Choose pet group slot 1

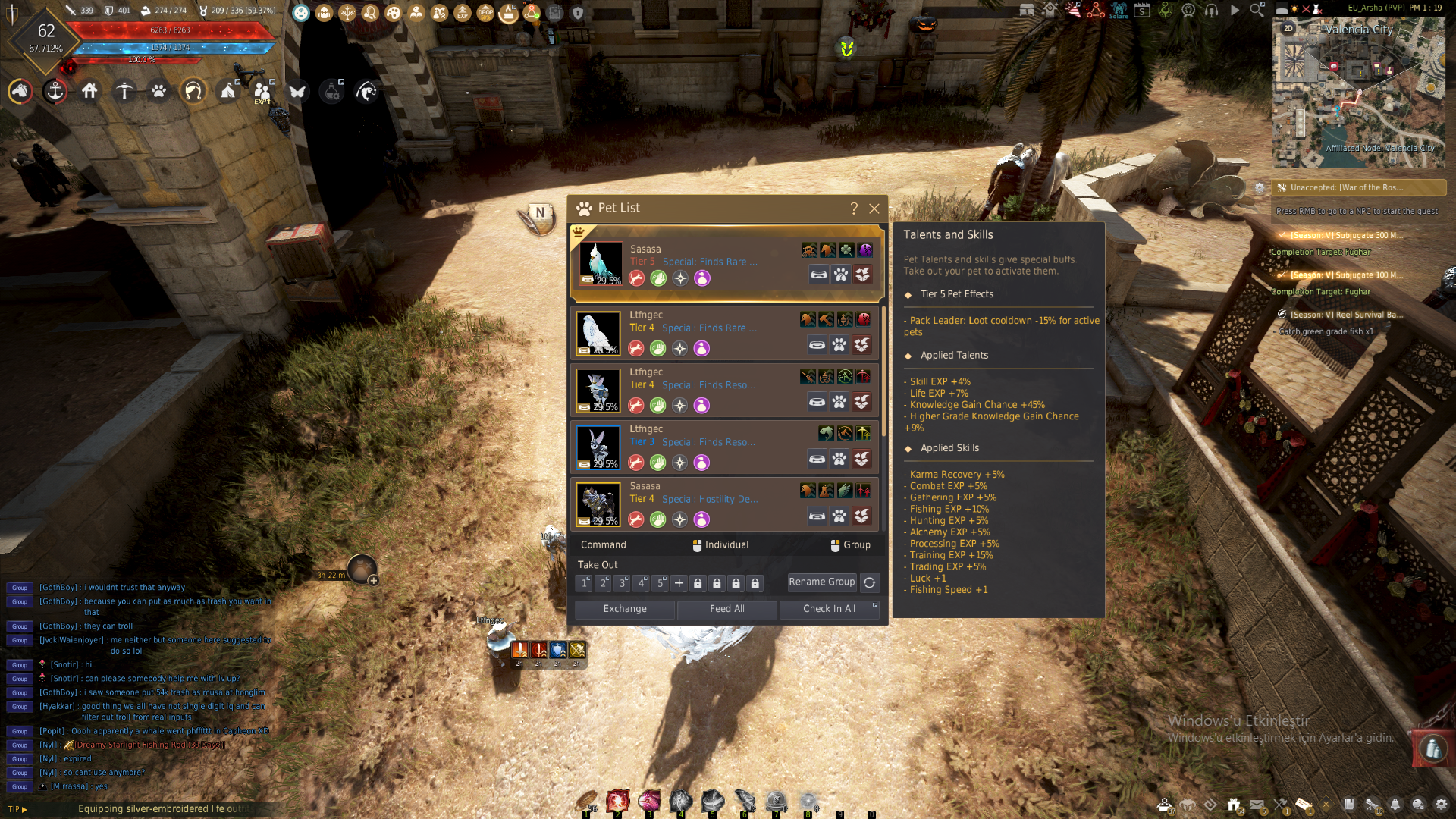click(585, 583)
